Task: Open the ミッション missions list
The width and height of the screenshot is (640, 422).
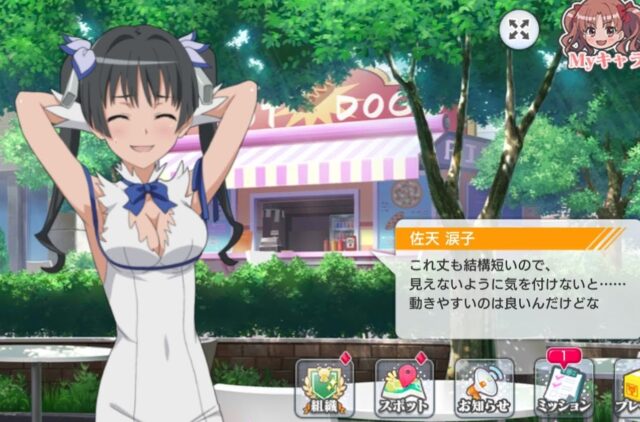Action: tap(563, 387)
